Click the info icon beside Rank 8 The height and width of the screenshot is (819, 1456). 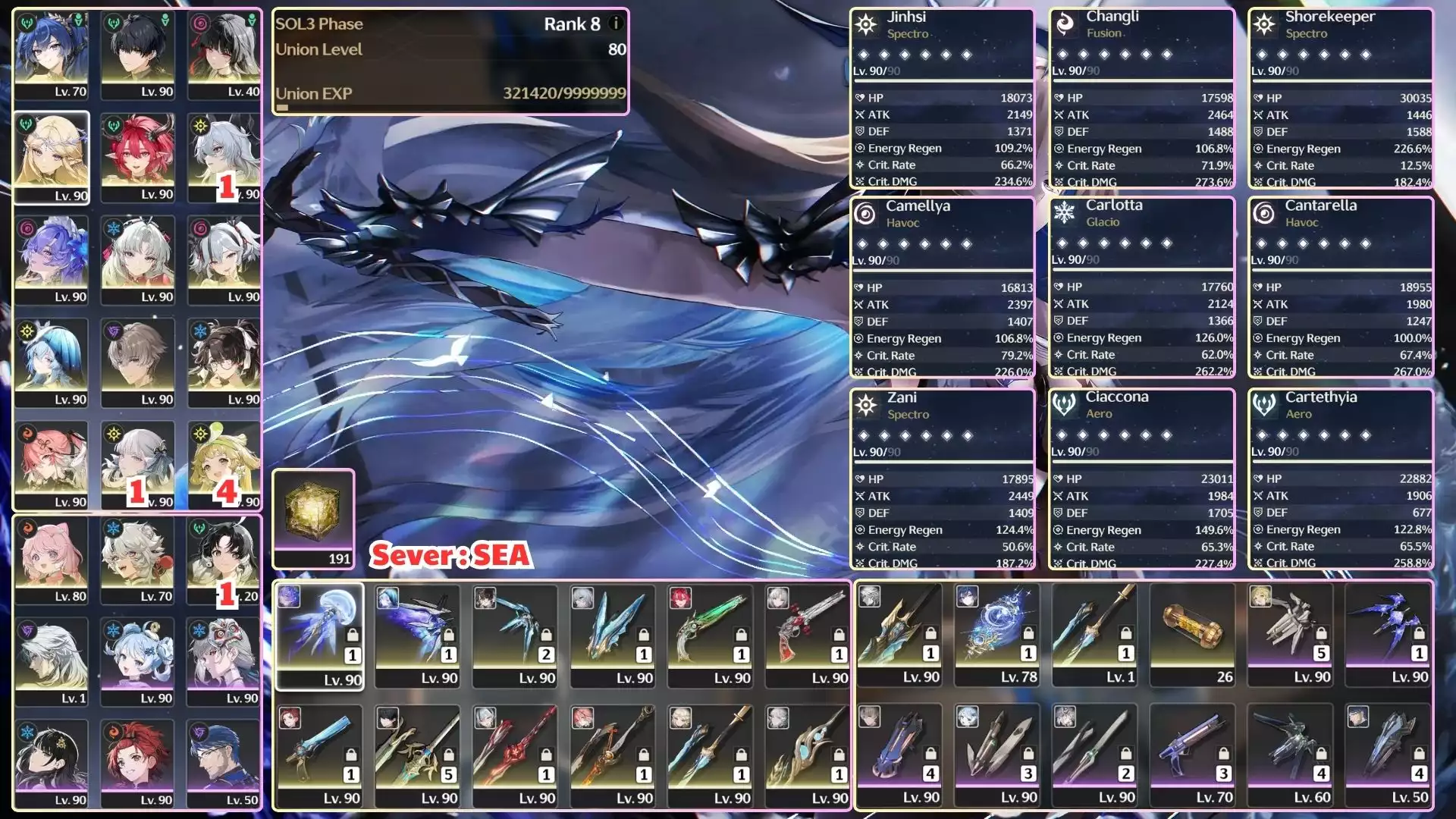pyautogui.click(x=616, y=24)
